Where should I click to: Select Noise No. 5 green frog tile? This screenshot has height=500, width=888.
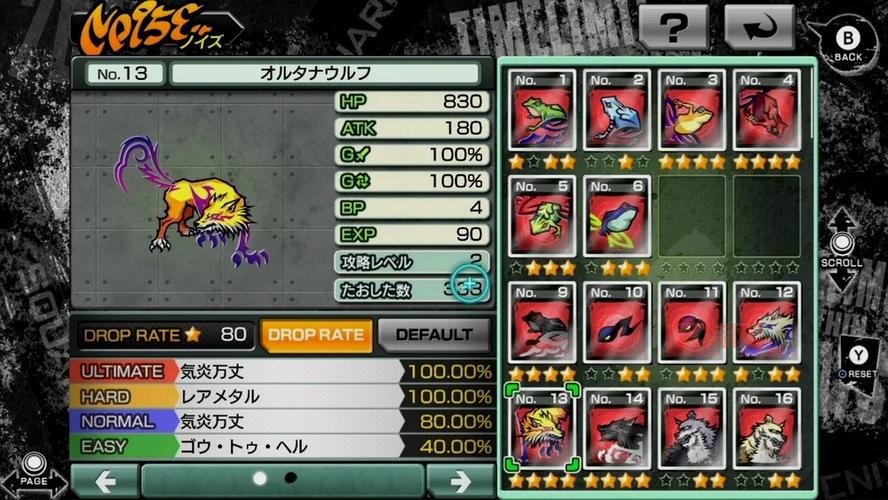543,217
